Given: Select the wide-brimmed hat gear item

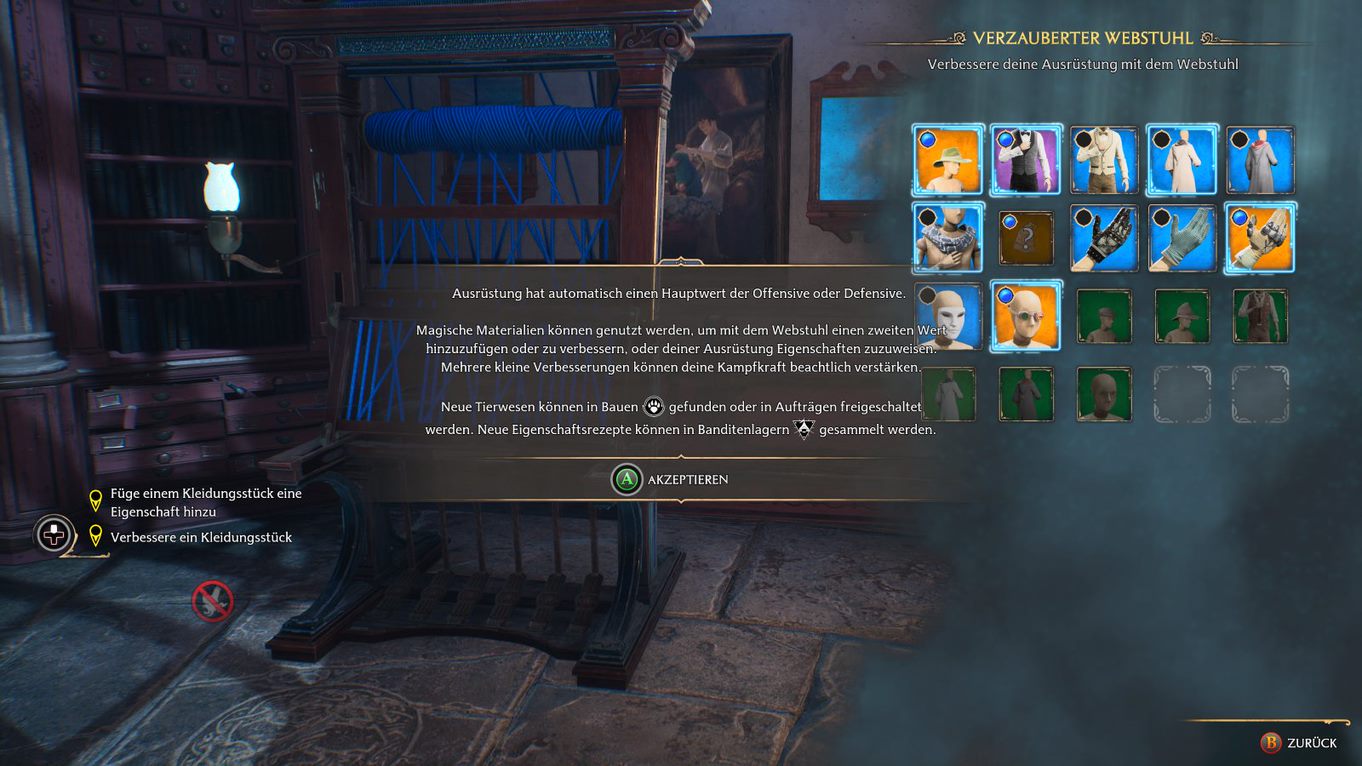Looking at the screenshot, I should click(x=948, y=162).
